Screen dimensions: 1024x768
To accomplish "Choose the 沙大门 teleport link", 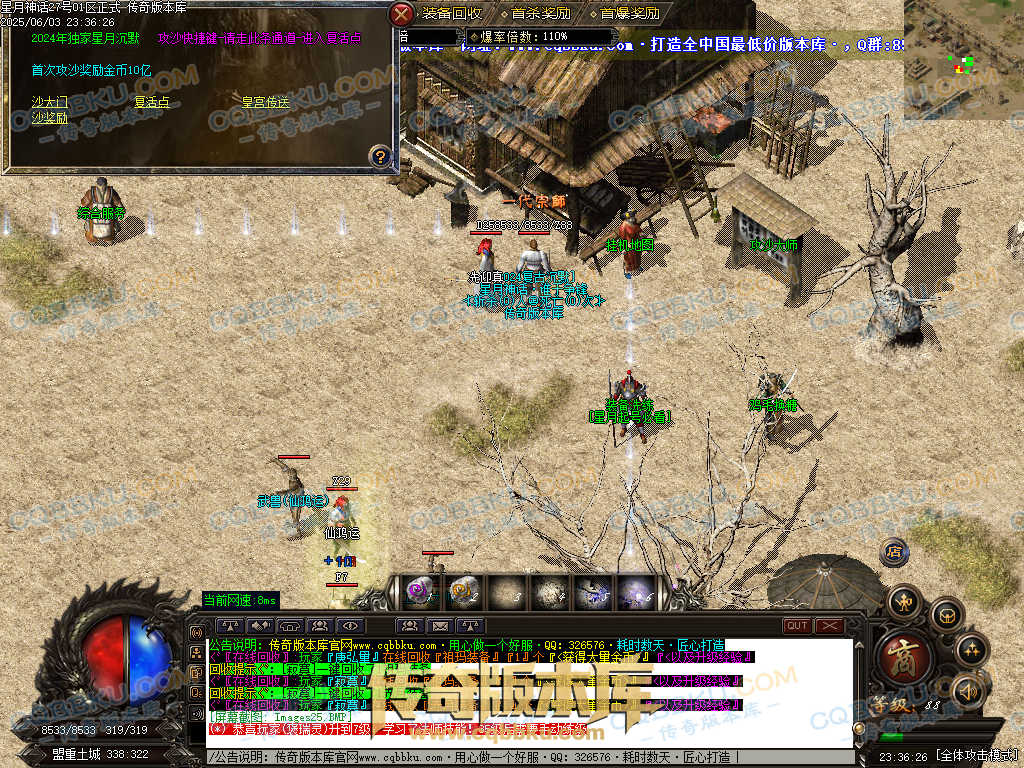I will [49, 102].
